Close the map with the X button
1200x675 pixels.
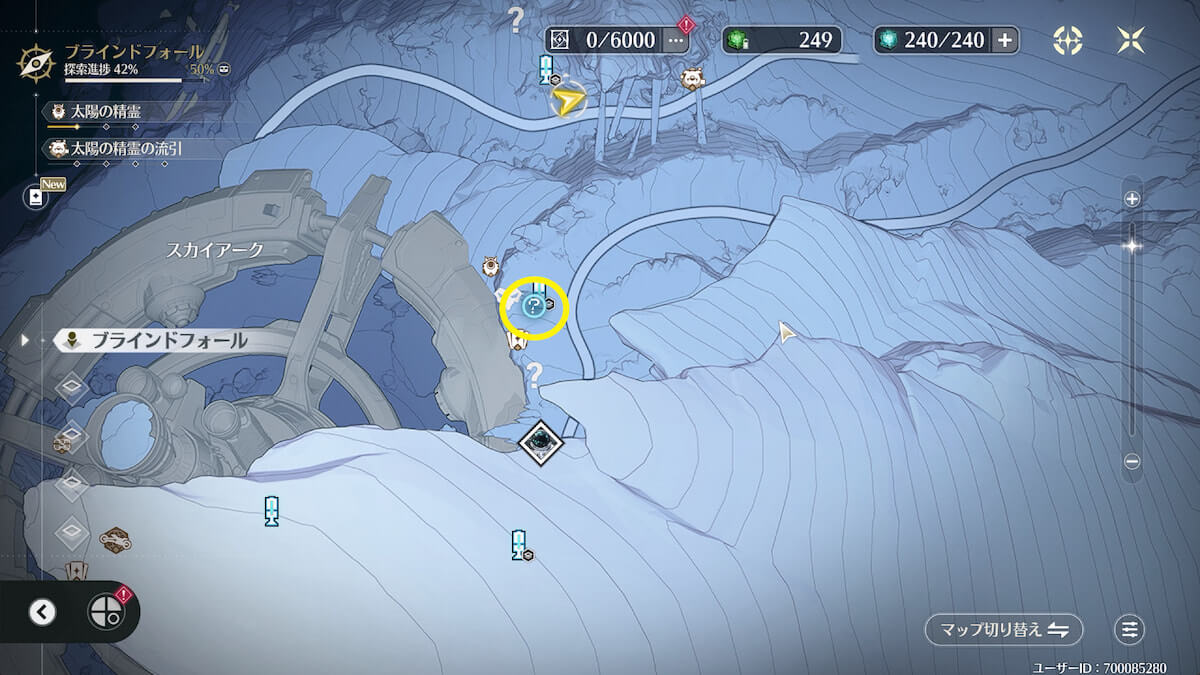point(1131,40)
